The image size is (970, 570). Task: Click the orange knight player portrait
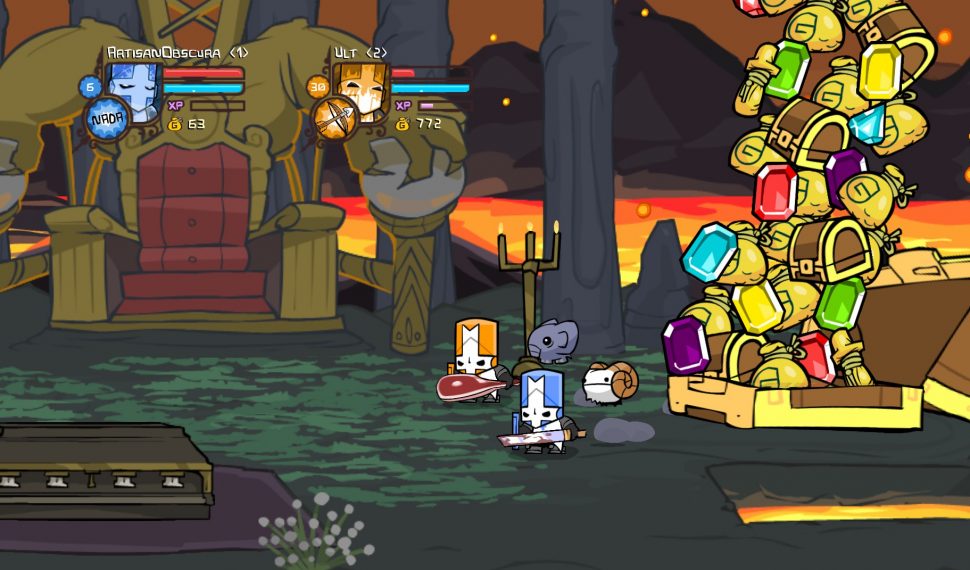[362, 88]
